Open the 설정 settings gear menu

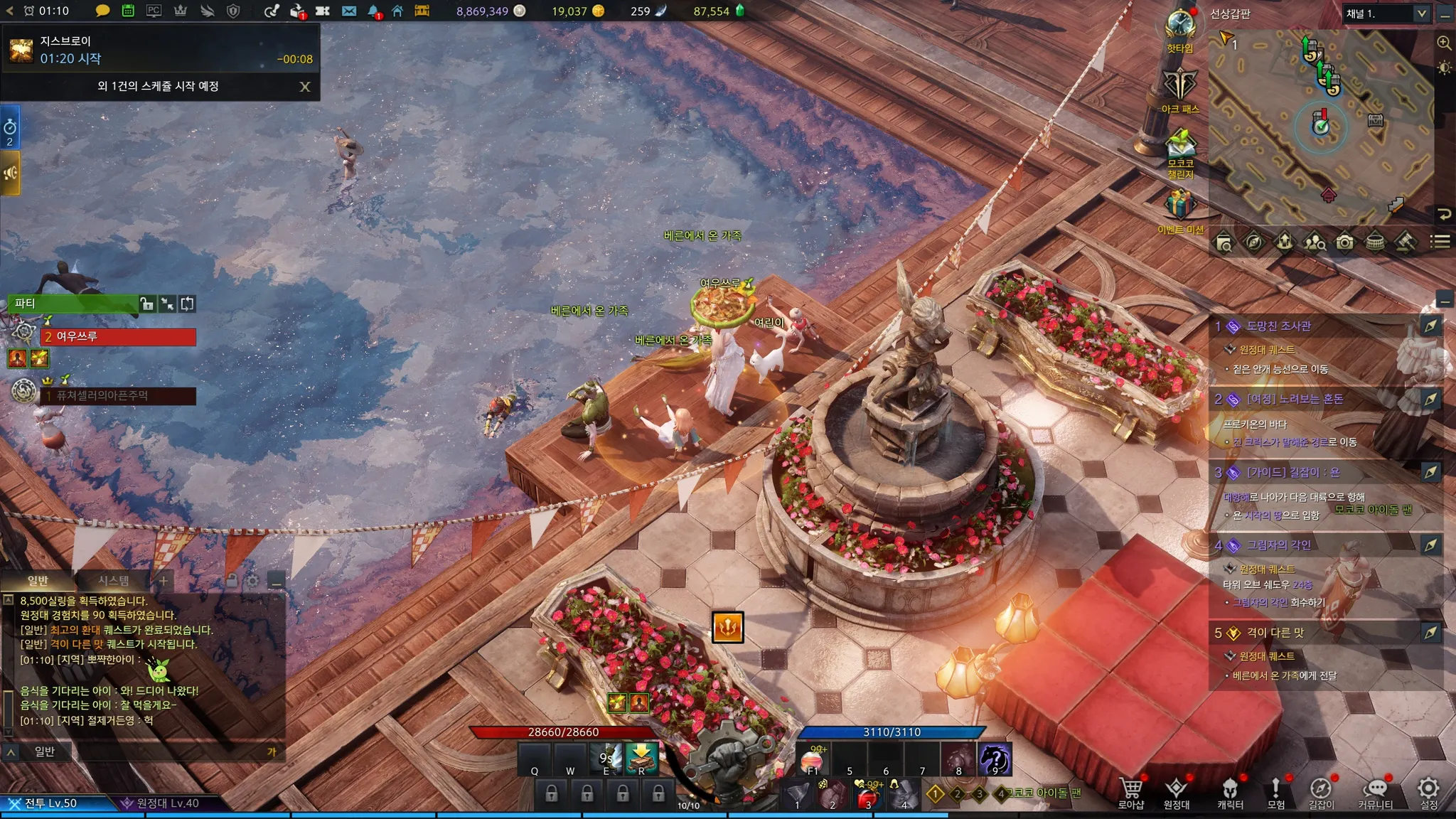click(1428, 791)
